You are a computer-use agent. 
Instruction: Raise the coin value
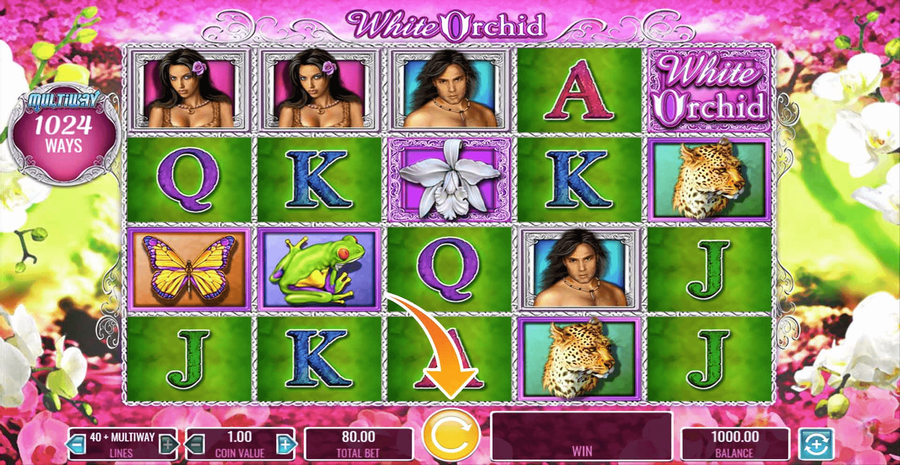[x=286, y=443]
